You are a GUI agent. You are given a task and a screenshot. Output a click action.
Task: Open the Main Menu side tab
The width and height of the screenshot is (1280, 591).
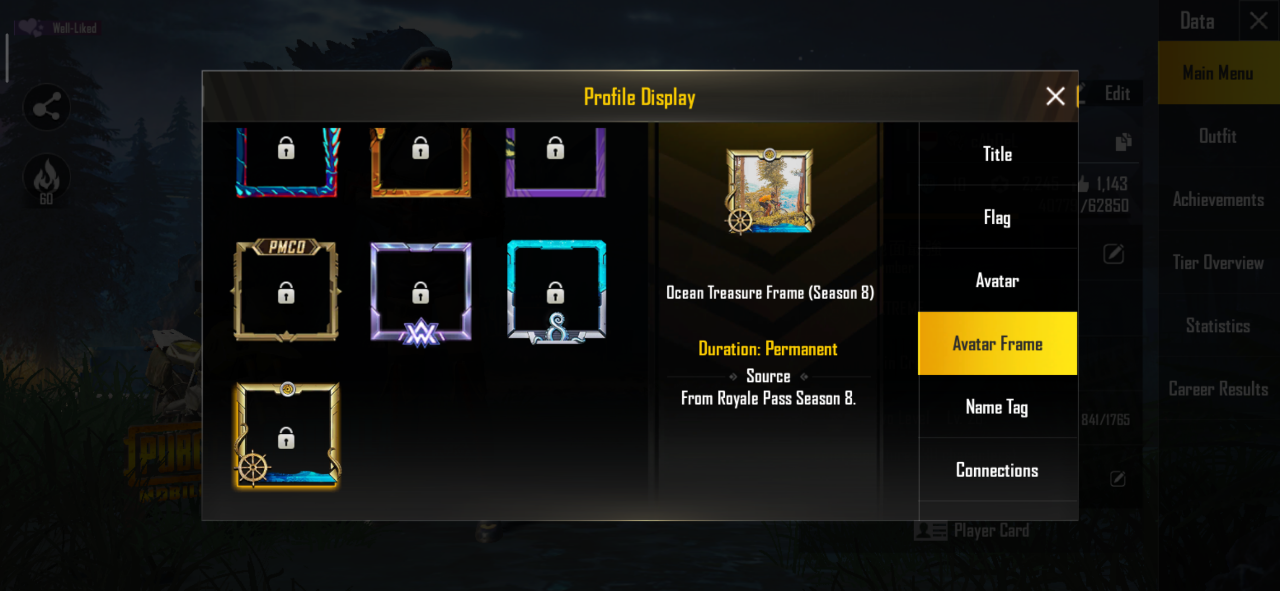pyautogui.click(x=1217, y=73)
